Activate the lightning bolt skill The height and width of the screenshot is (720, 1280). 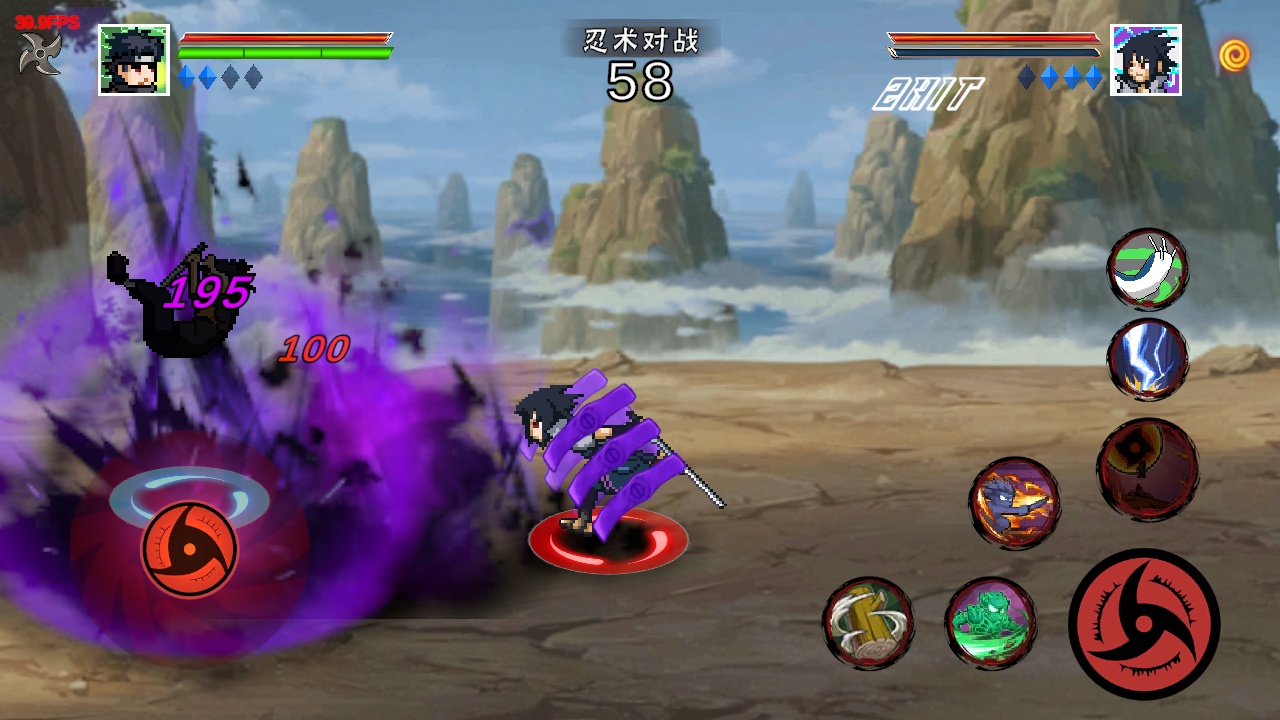click(1148, 360)
